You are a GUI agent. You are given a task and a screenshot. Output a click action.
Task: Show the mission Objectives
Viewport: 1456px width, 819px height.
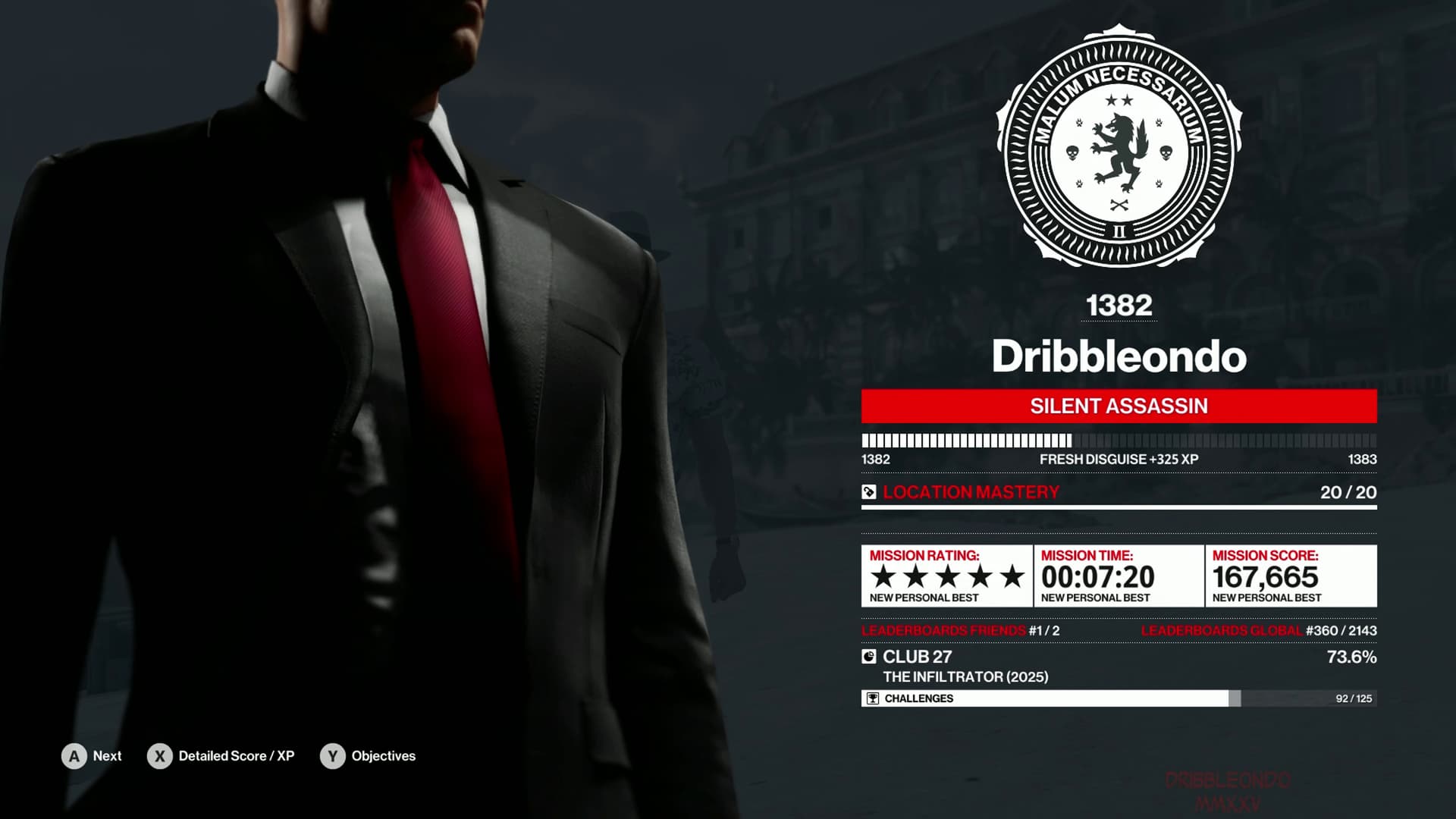coord(369,756)
